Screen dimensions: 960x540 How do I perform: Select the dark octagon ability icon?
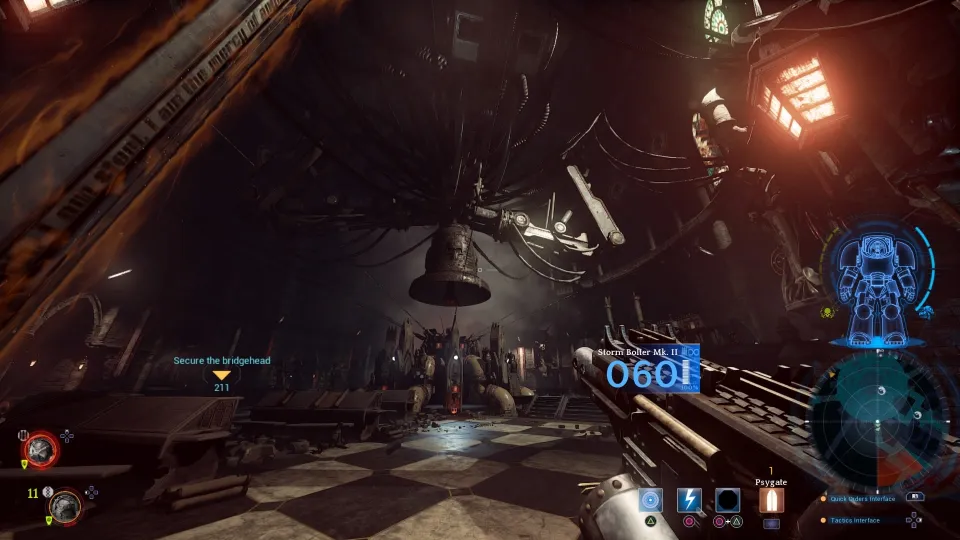727,500
